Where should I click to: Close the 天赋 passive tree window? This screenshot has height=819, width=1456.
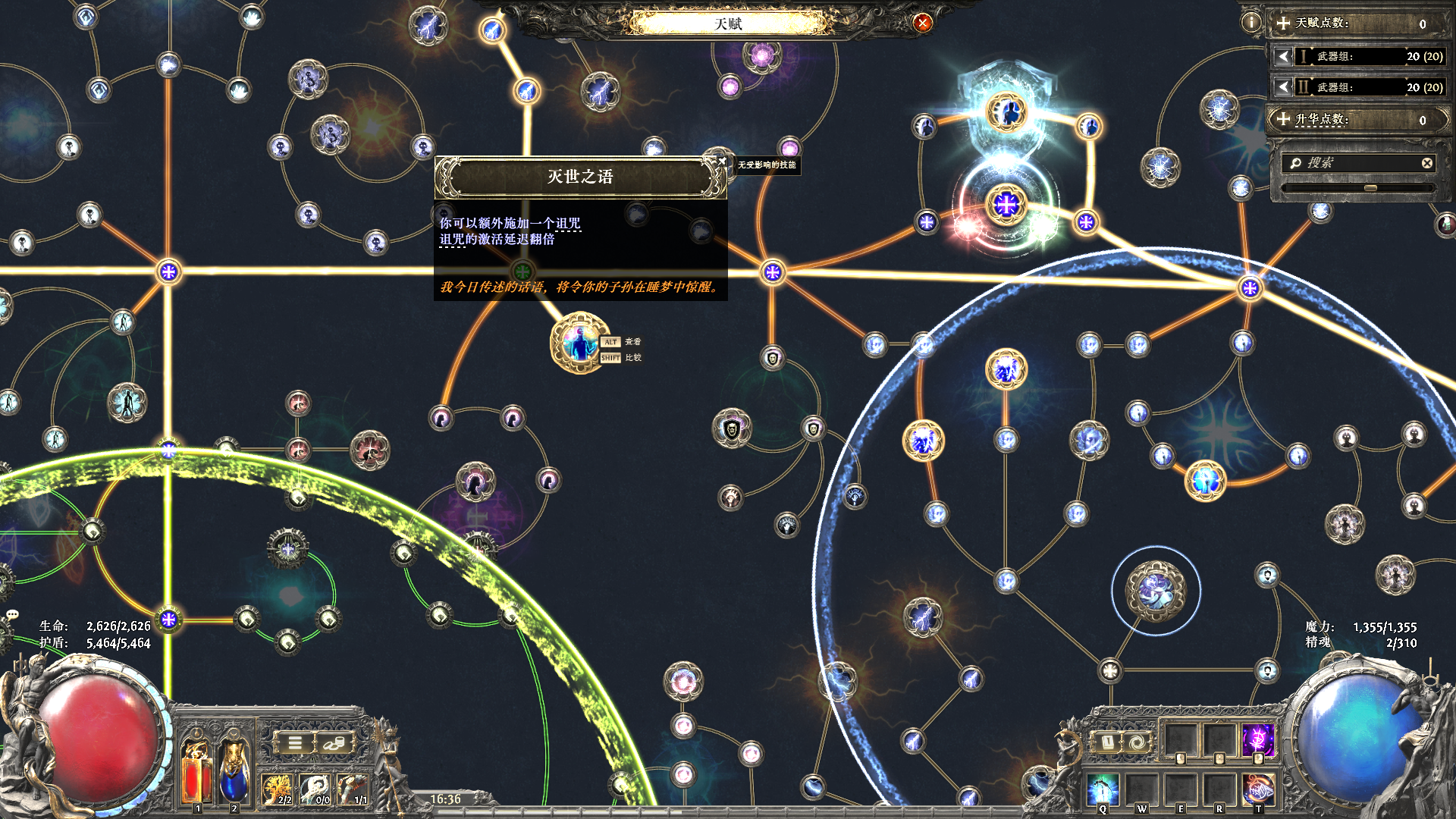tap(922, 23)
